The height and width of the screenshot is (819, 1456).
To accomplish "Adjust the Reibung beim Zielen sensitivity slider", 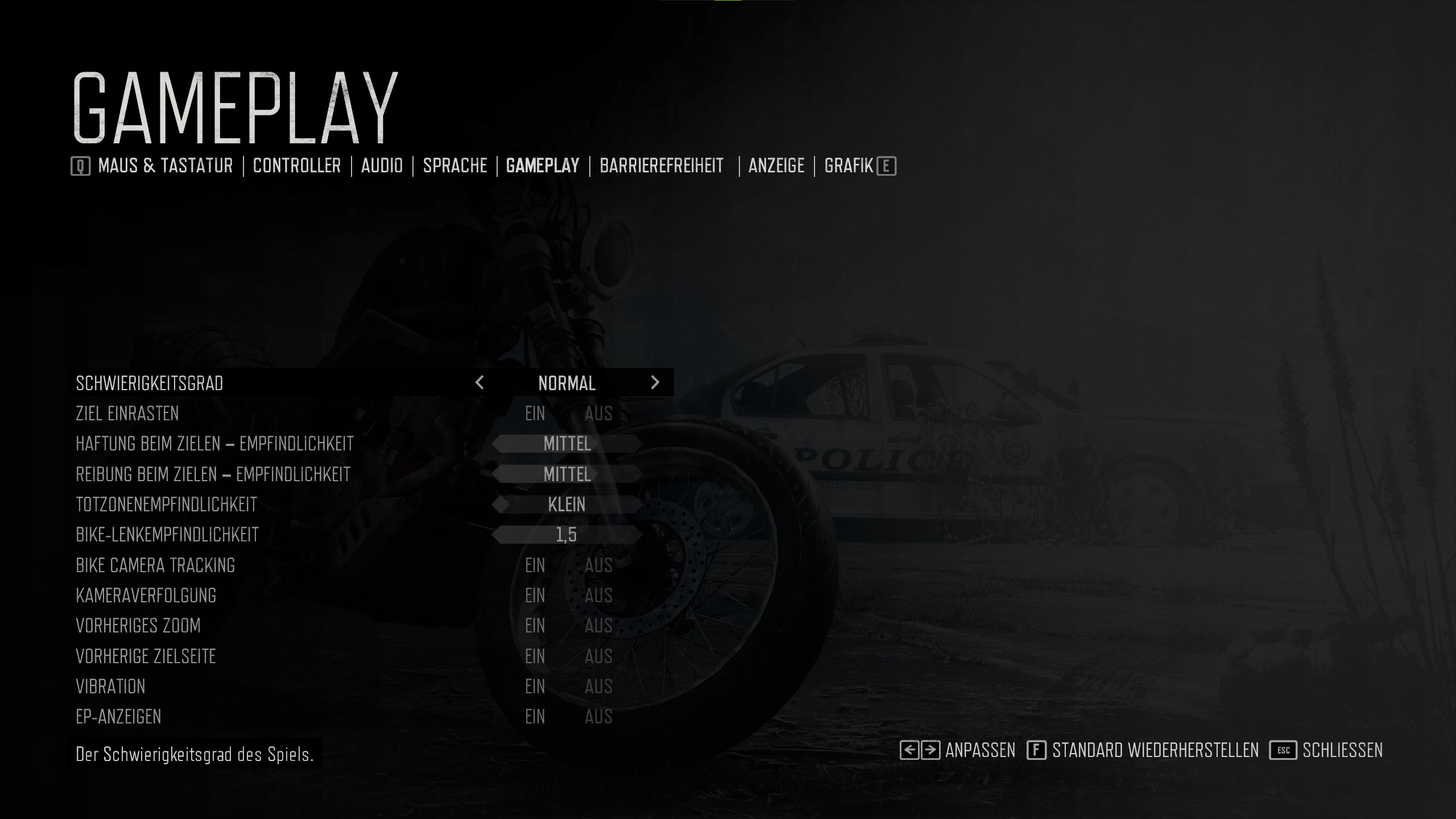I will pyautogui.click(x=567, y=474).
